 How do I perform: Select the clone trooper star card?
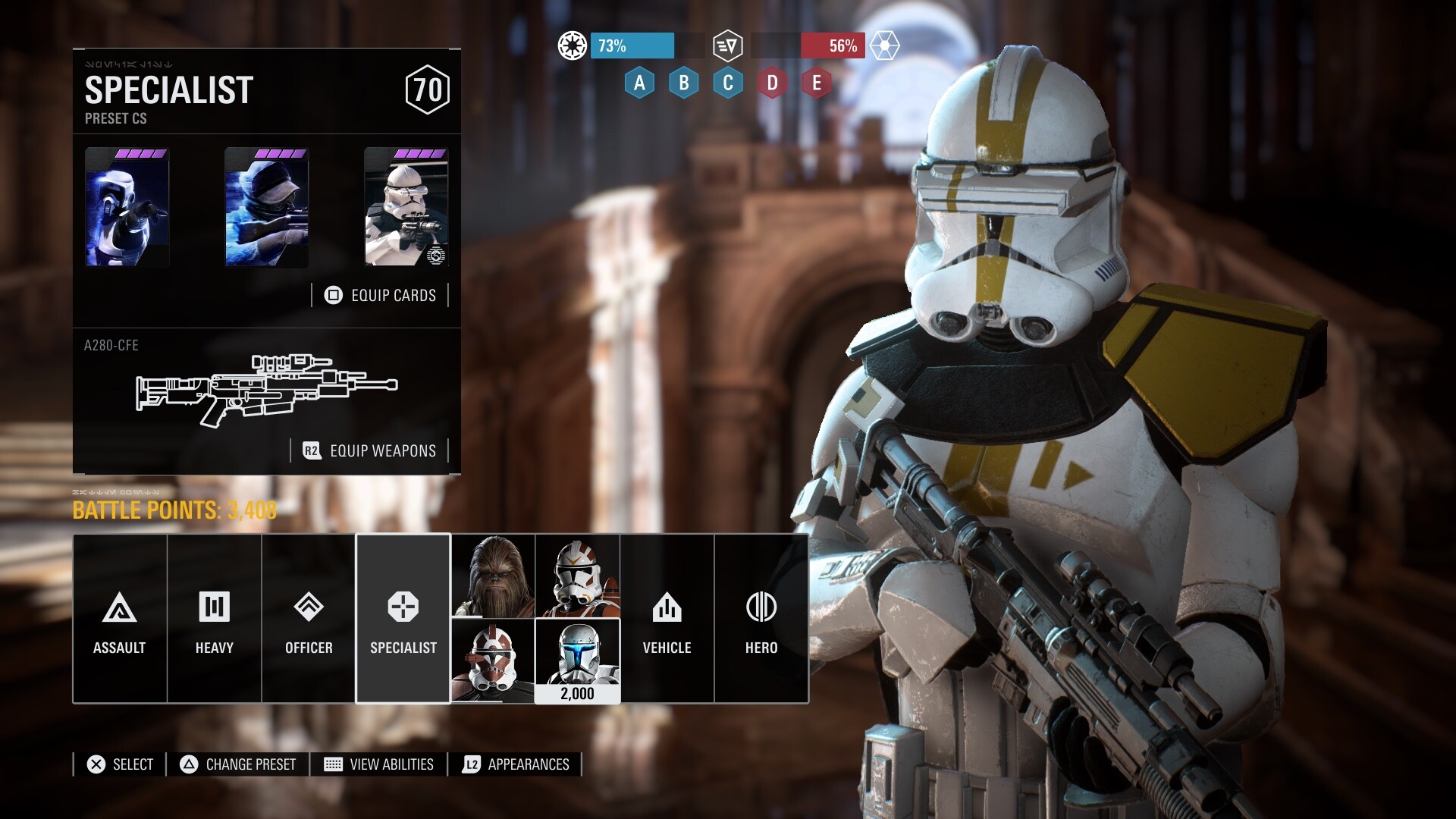[x=406, y=207]
